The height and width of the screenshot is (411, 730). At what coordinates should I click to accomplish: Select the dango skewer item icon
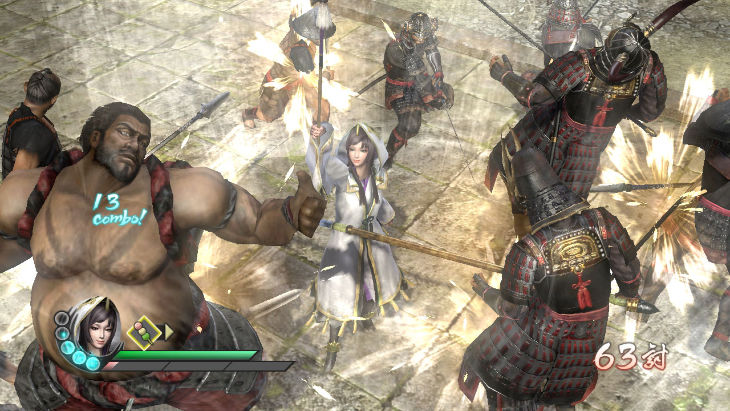142,330
